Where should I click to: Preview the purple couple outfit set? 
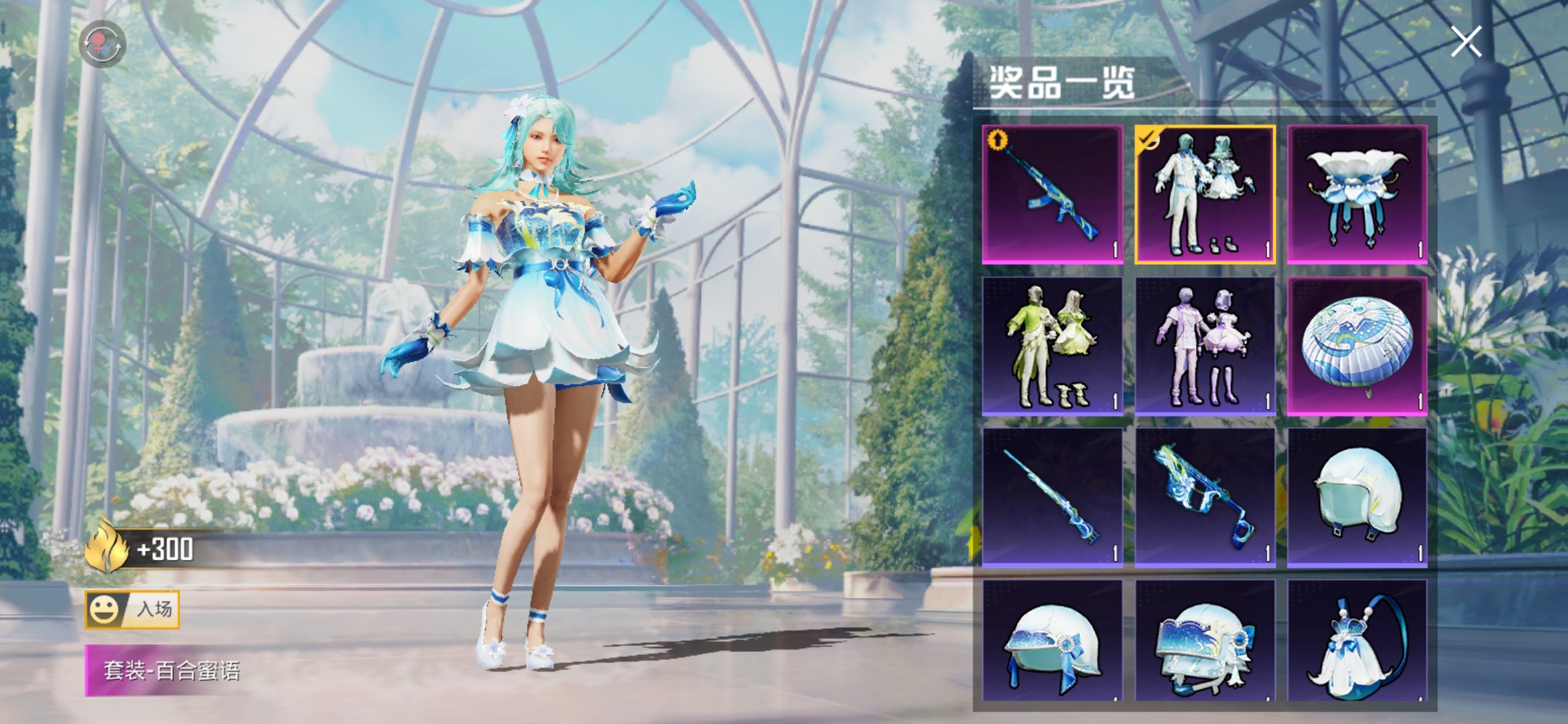click(1205, 347)
